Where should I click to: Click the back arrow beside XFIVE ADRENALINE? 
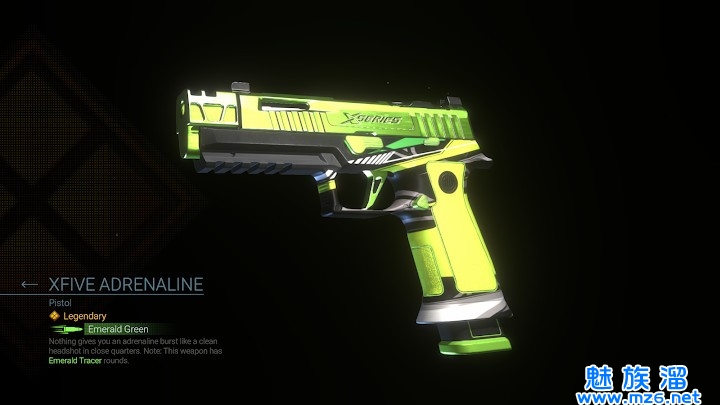click(x=29, y=285)
